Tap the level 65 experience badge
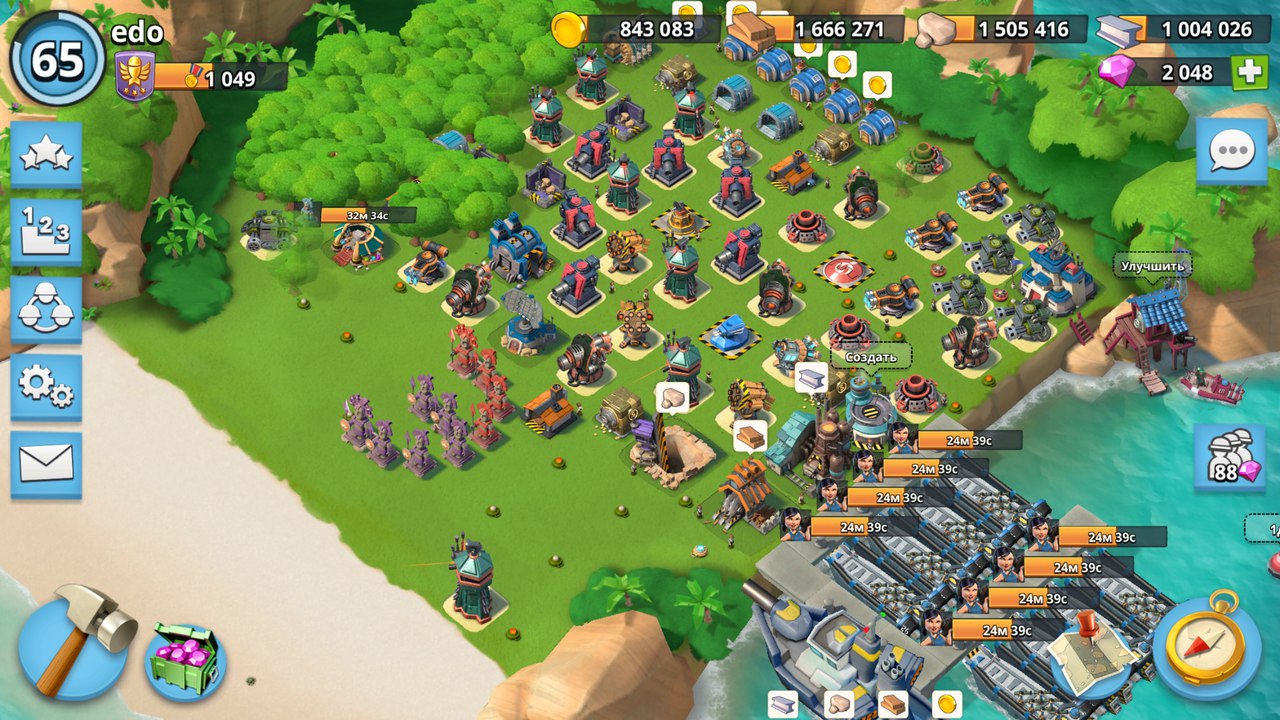1280x720 pixels. [57, 60]
